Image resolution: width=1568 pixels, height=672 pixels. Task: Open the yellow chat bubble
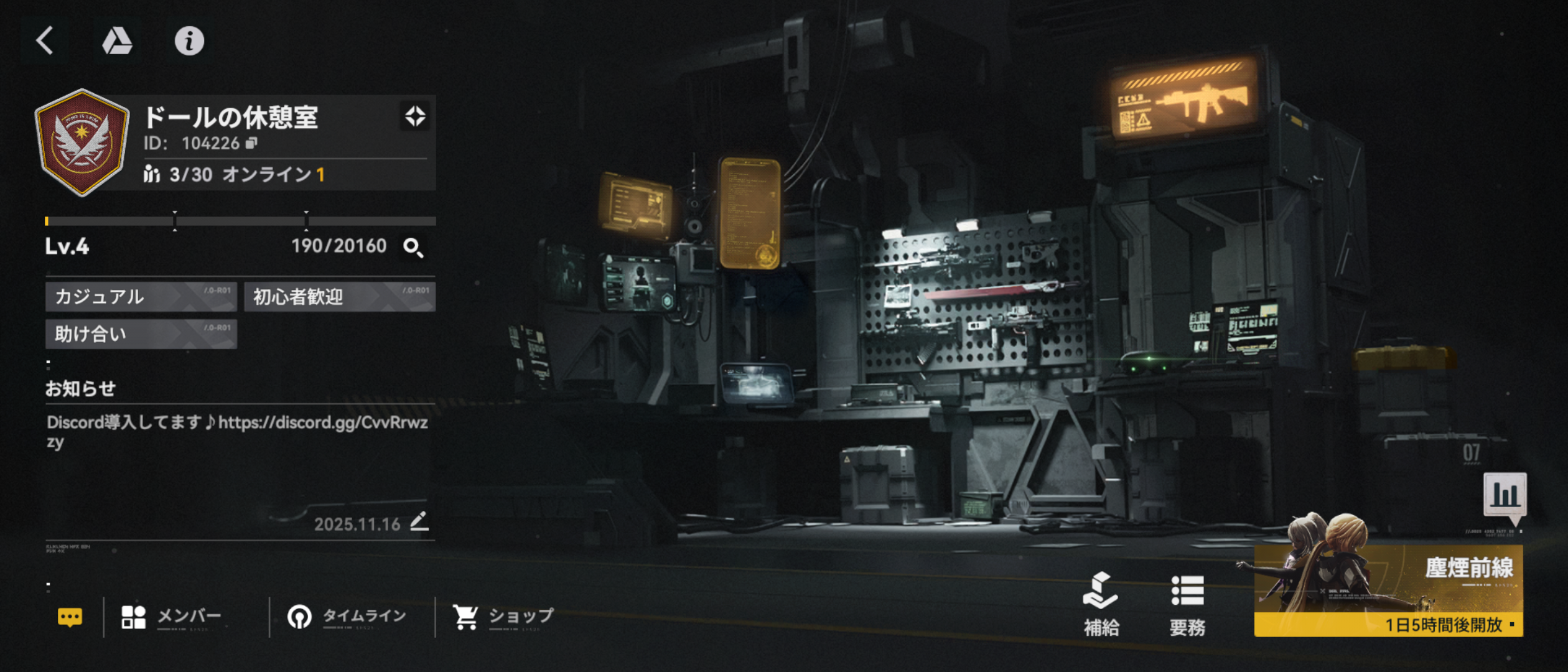[70, 617]
